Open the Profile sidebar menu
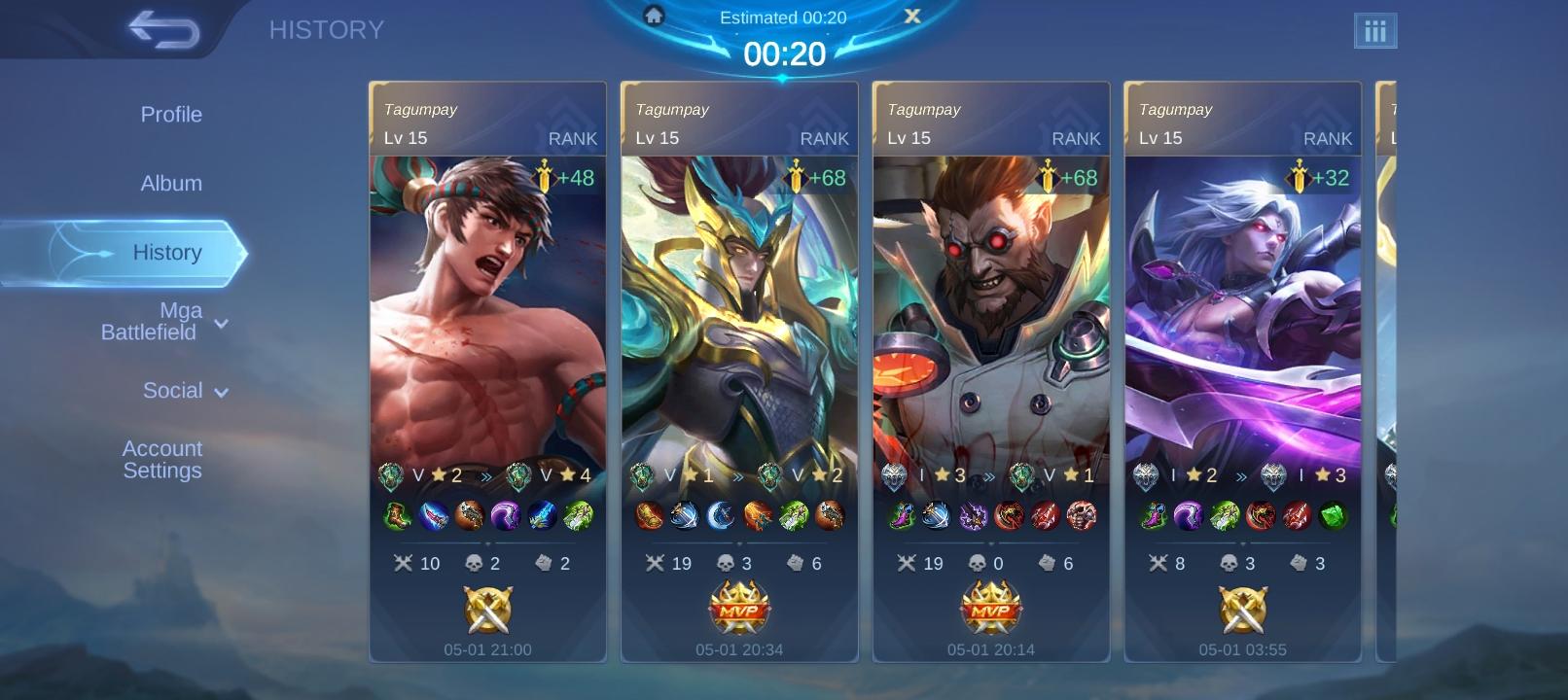 tap(171, 114)
